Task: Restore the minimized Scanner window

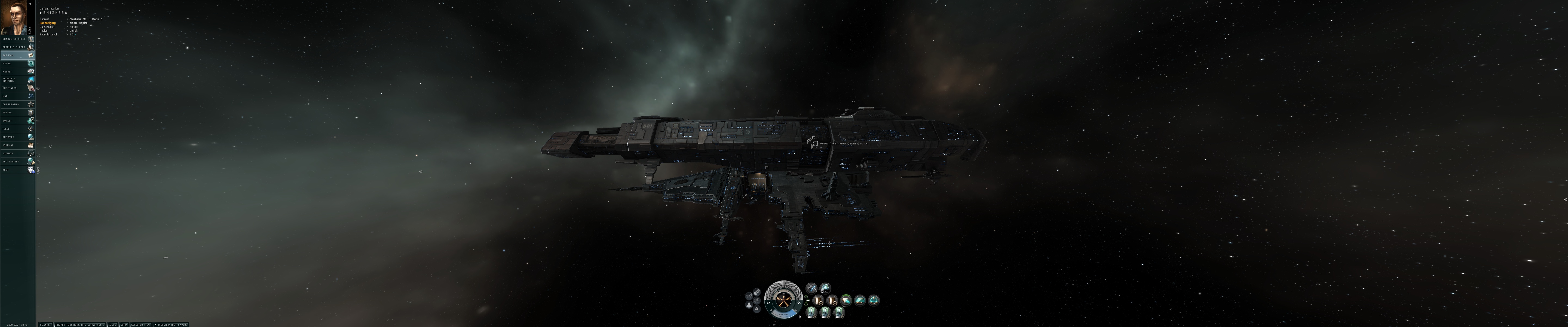Action: coord(46,325)
